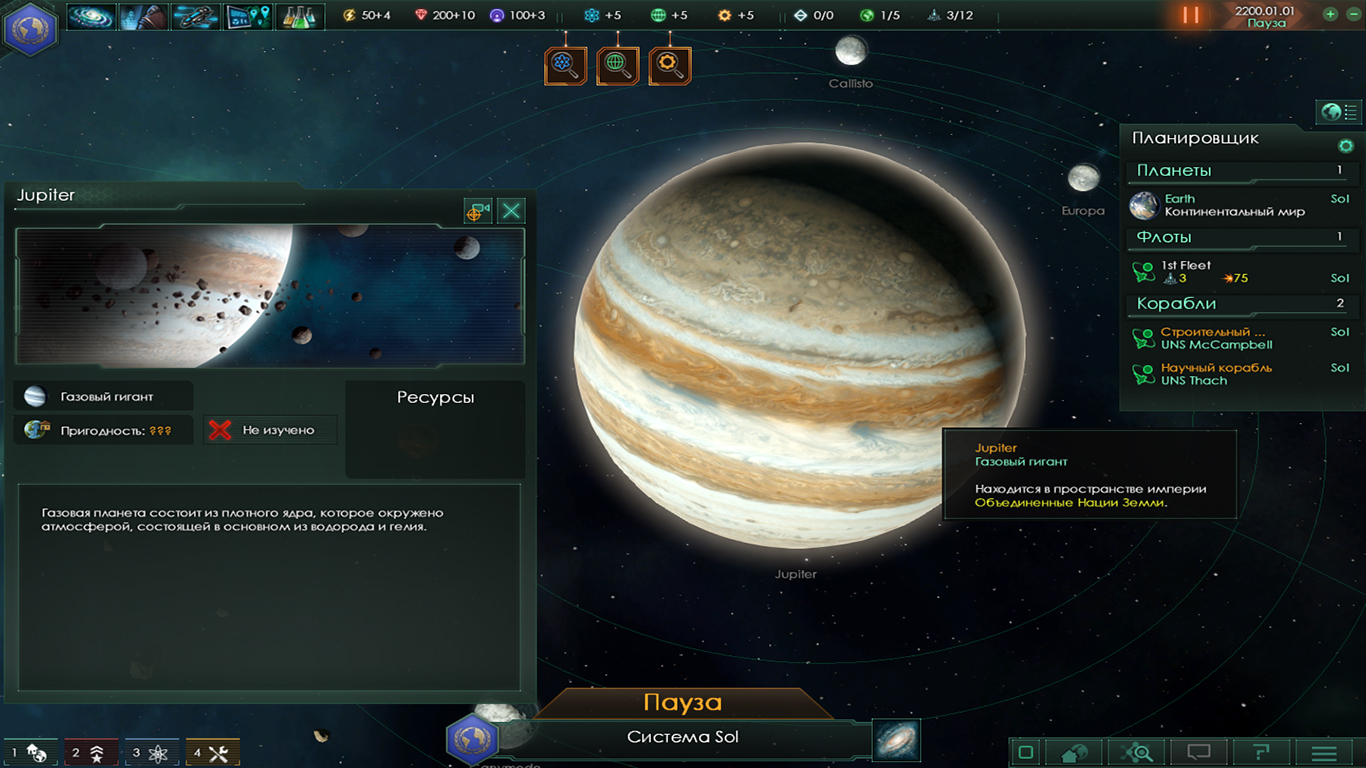This screenshot has height=768, width=1366.
Task: Open the main menu hamburger button
Action: [1324, 752]
